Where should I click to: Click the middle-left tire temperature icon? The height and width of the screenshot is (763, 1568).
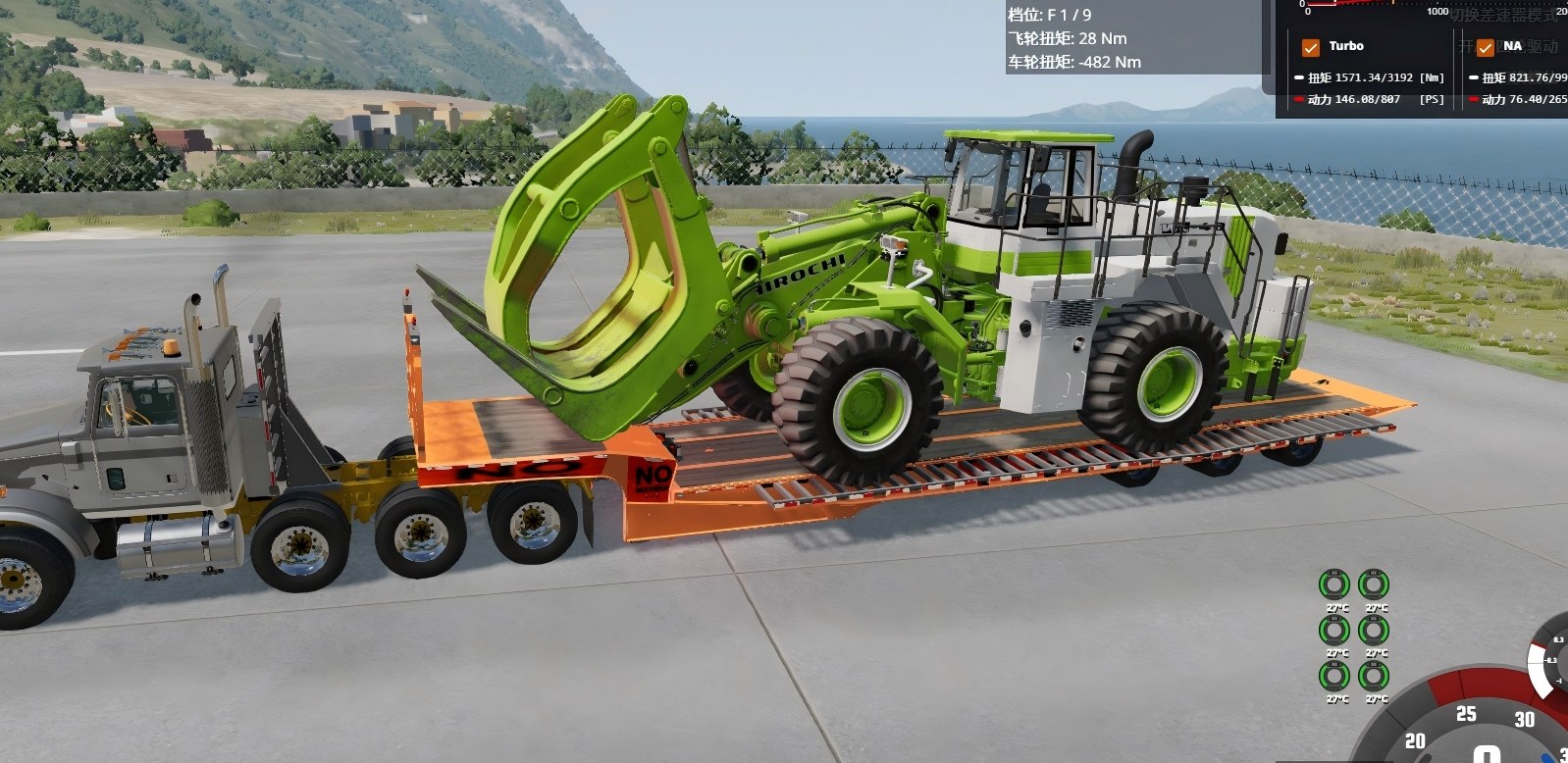coord(1334,630)
